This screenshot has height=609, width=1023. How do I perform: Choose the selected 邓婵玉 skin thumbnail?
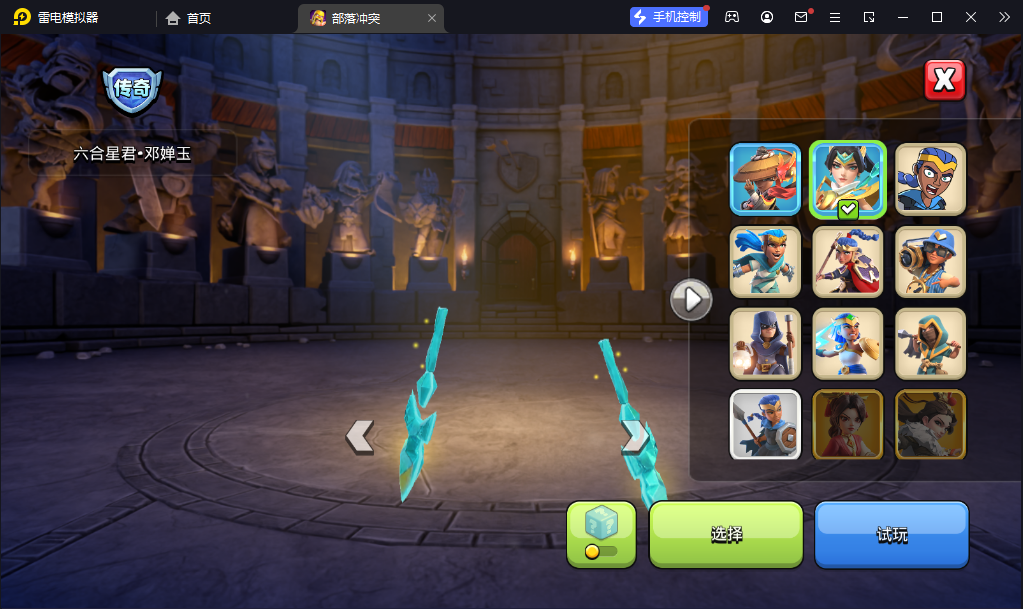[848, 180]
